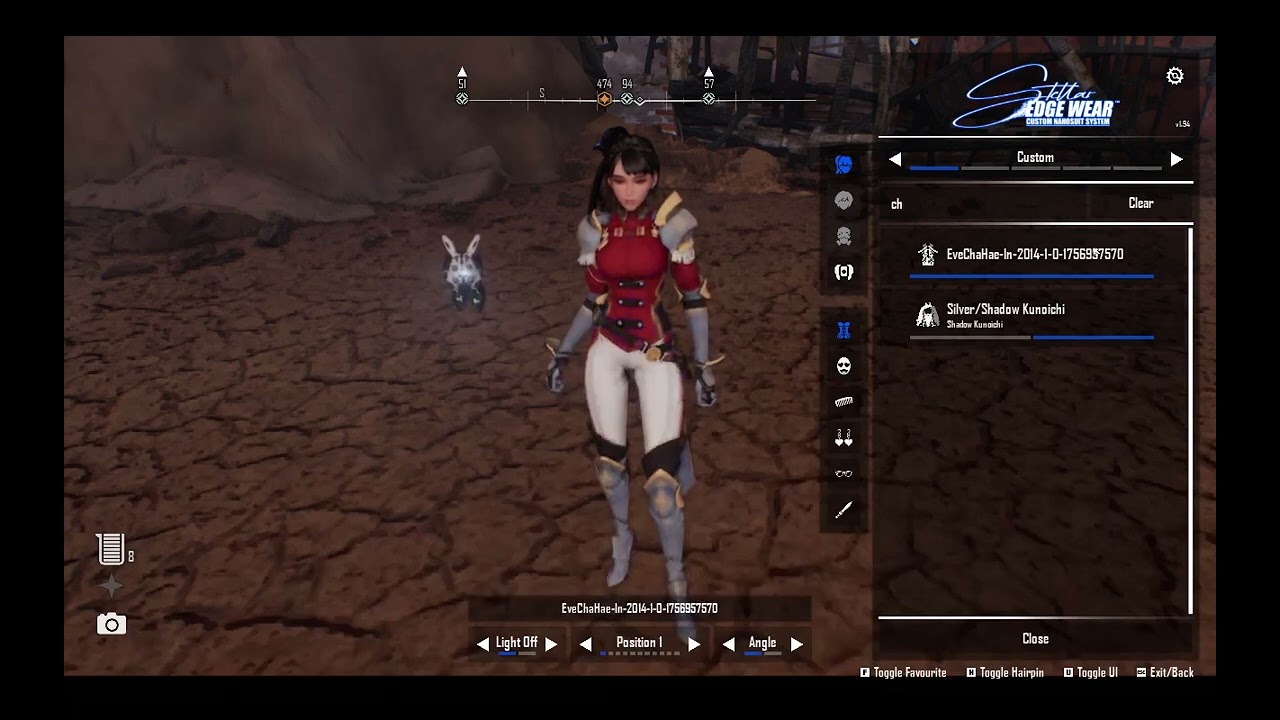Cycle to next camera Position
Screen dimensions: 1280x720
(x=694, y=644)
